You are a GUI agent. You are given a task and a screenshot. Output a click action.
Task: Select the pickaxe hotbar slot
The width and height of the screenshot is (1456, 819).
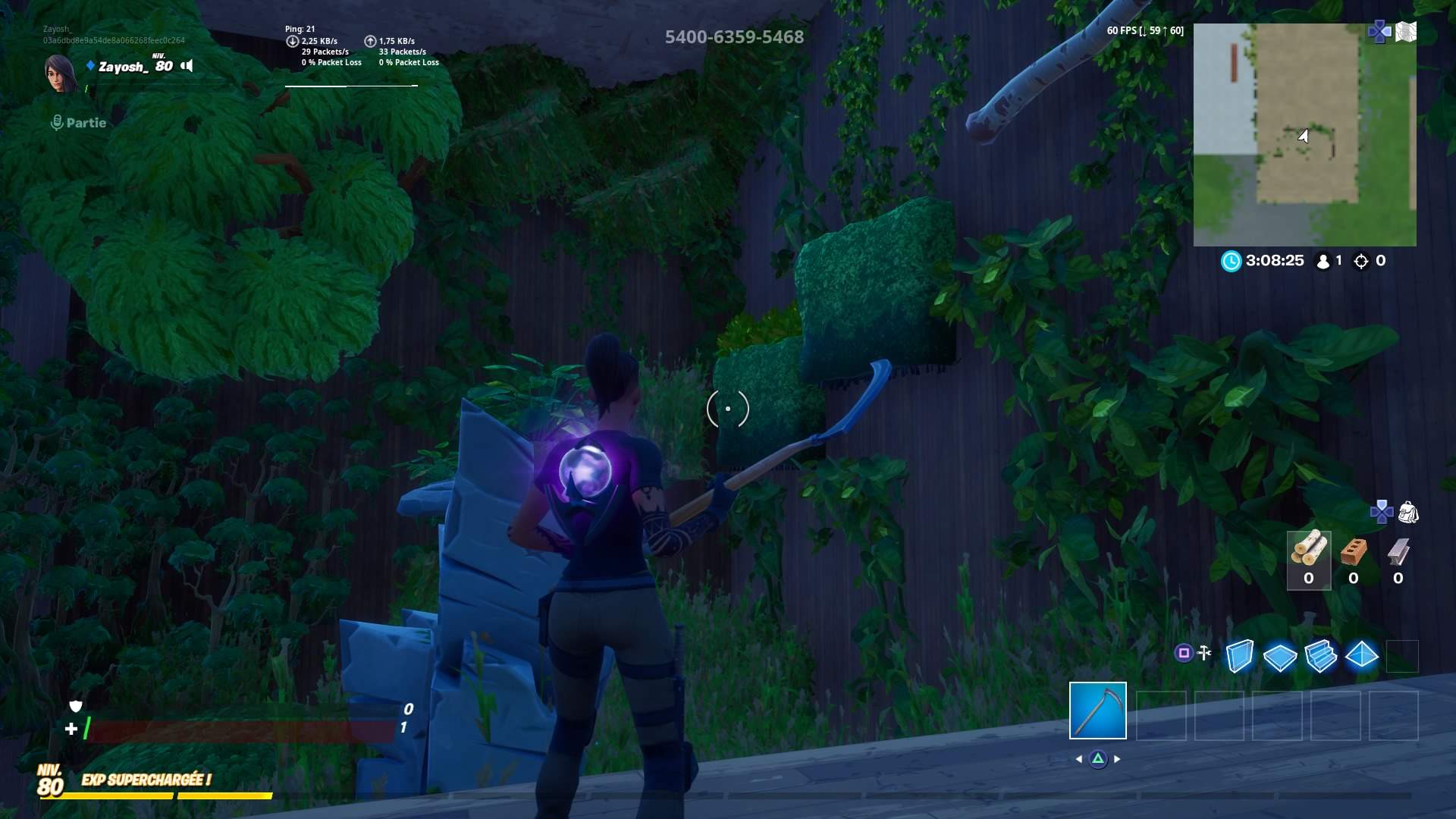(x=1097, y=711)
